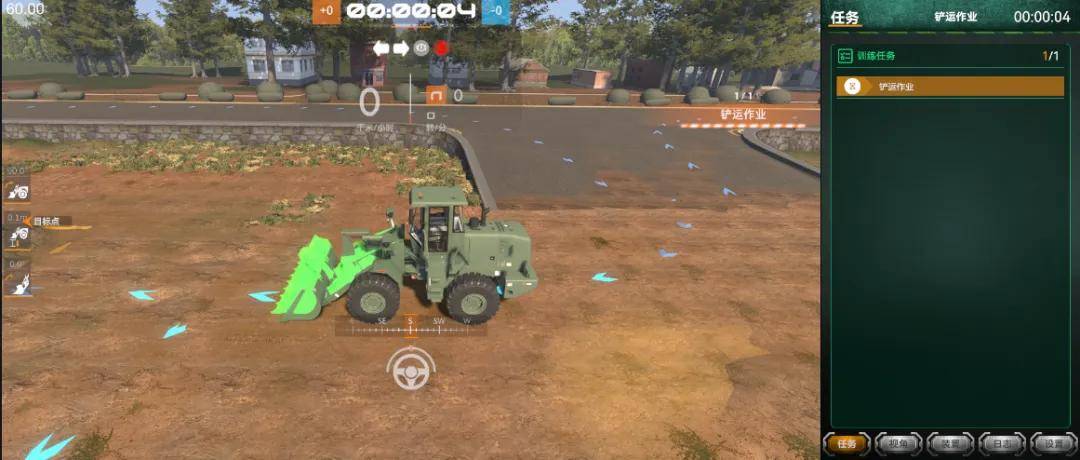Click the red round warning icon
Viewport: 1080px width, 460px height.
tap(441, 48)
